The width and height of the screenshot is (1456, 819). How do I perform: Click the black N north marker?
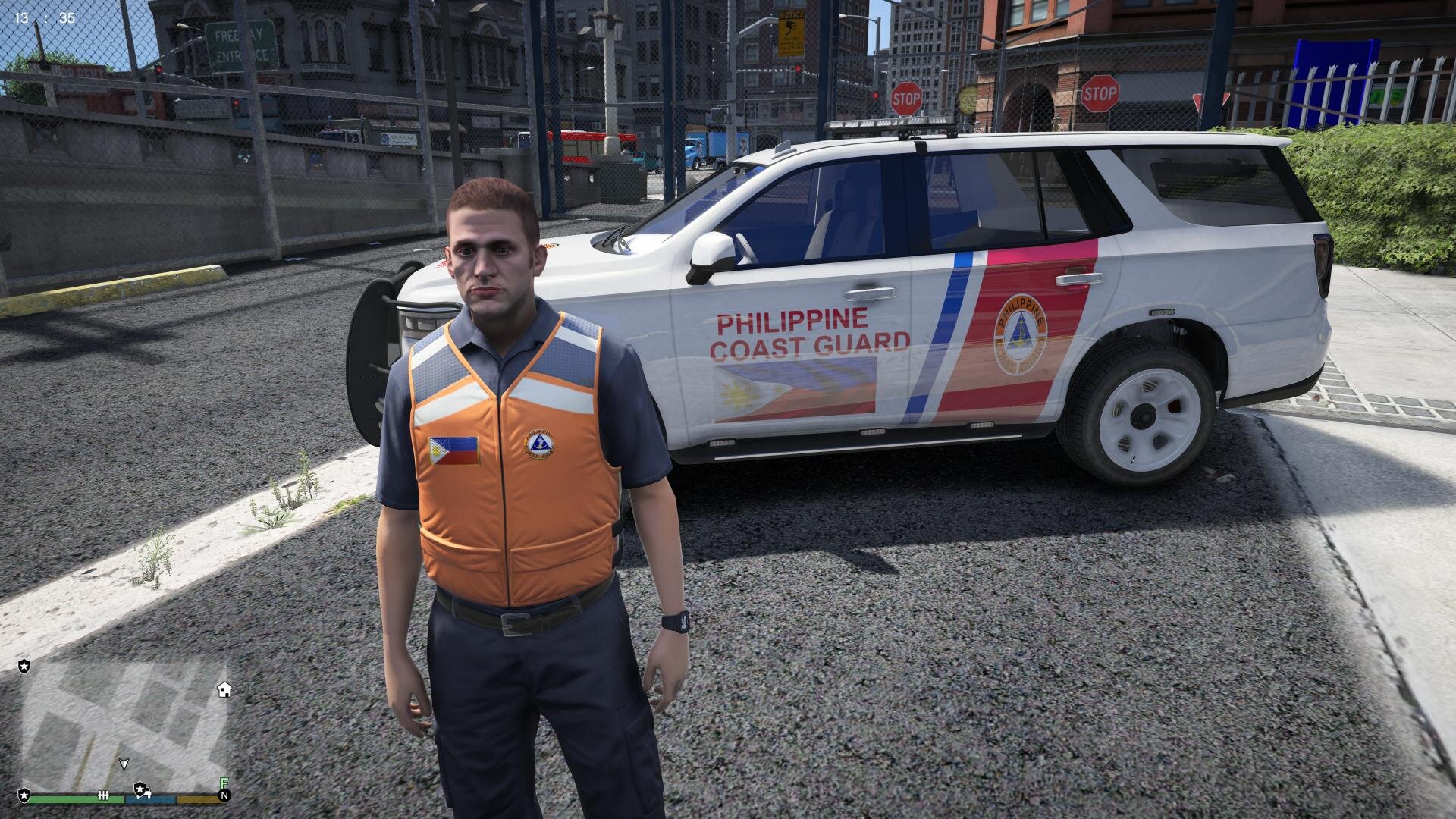click(224, 795)
